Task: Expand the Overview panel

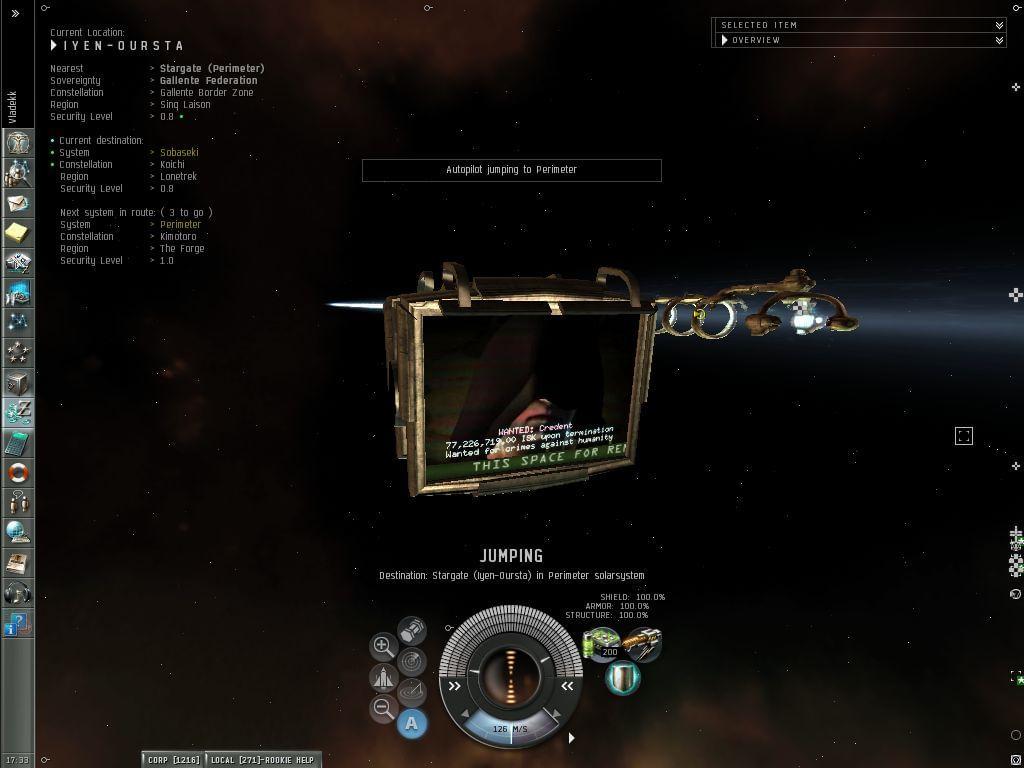Action: click(999, 40)
